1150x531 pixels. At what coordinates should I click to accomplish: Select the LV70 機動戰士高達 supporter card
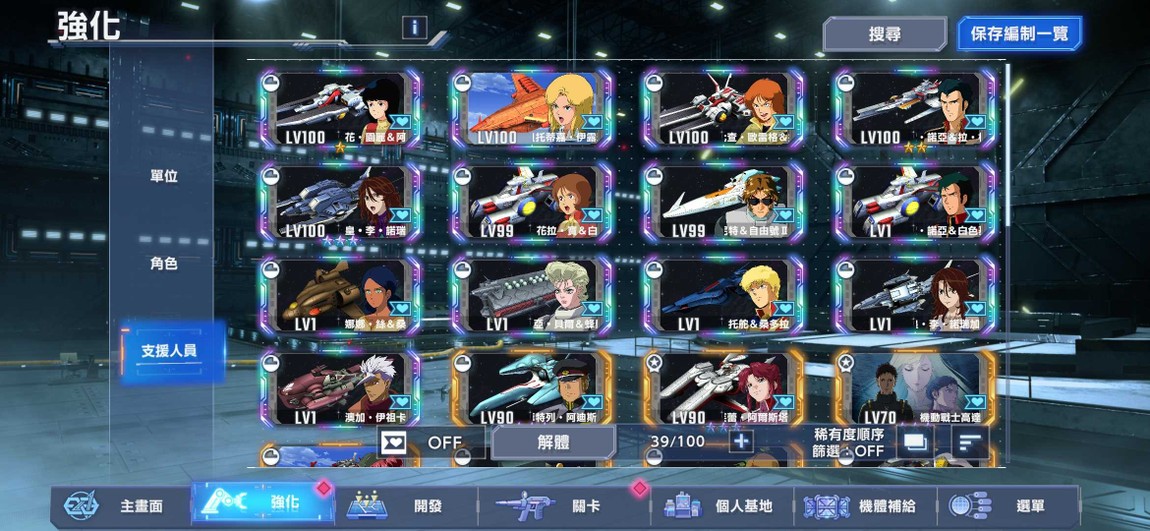click(x=915, y=388)
